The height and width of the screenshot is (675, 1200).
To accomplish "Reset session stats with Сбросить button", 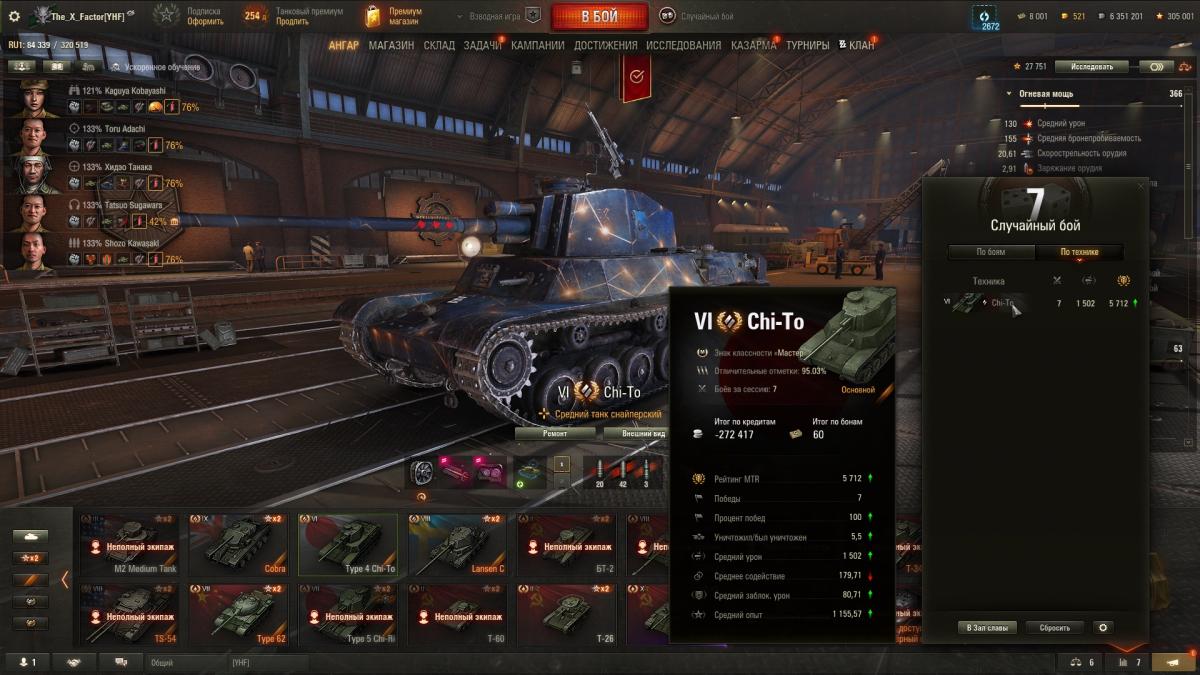I will (x=1054, y=628).
